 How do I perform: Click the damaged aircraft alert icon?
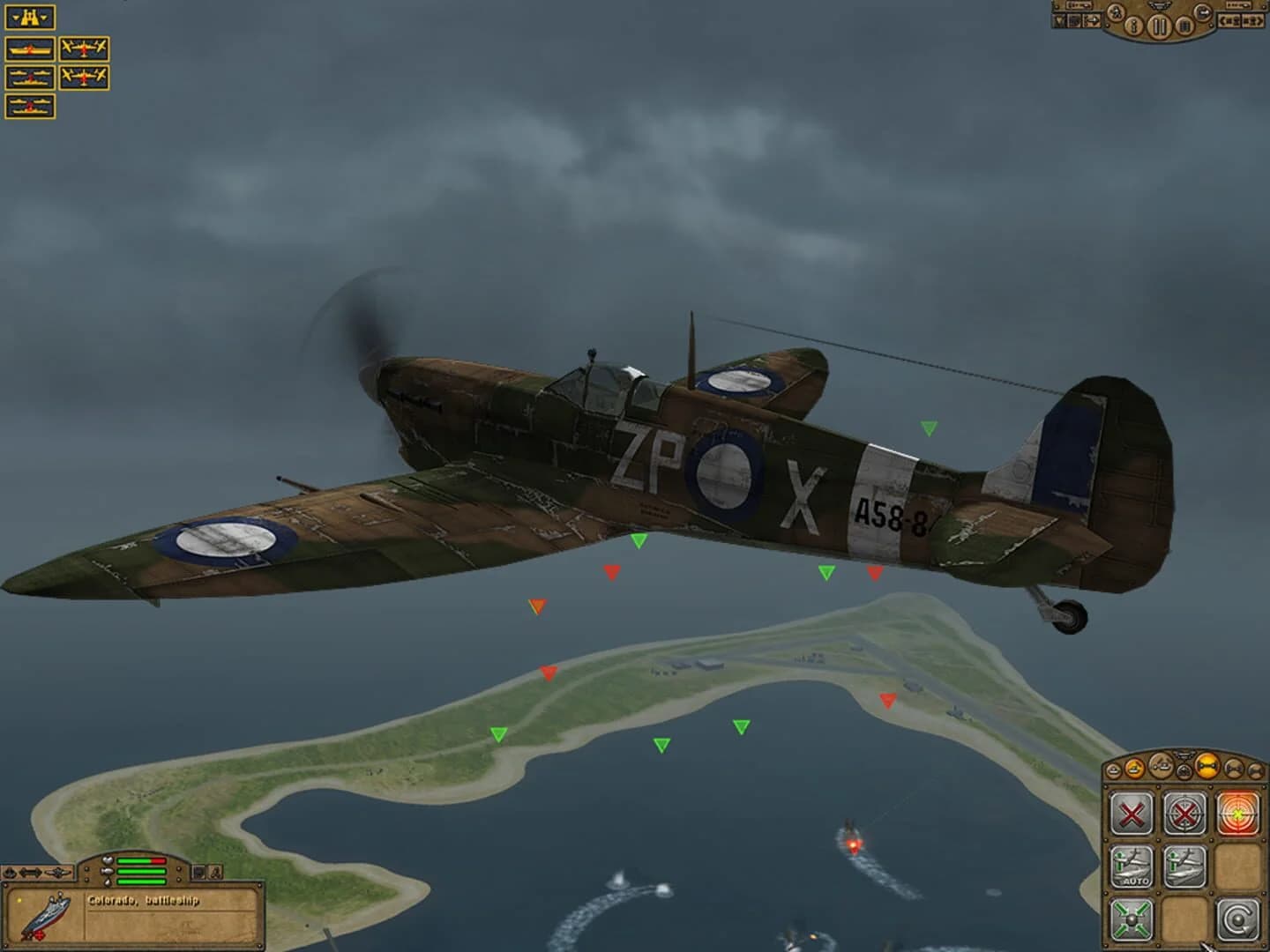(85, 49)
